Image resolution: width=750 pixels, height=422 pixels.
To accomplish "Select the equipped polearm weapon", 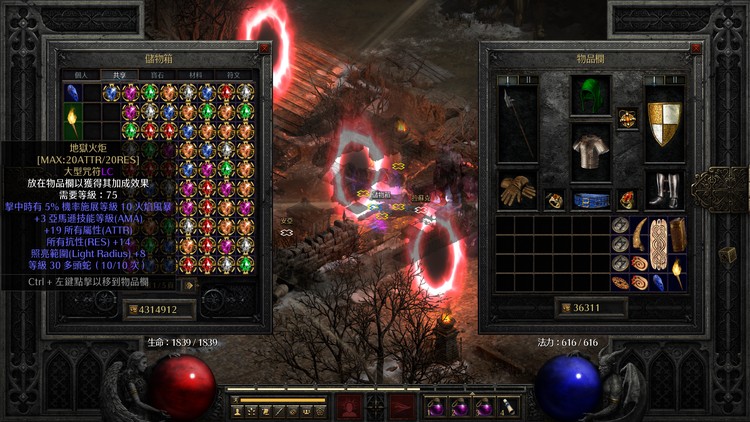I will pos(517,120).
